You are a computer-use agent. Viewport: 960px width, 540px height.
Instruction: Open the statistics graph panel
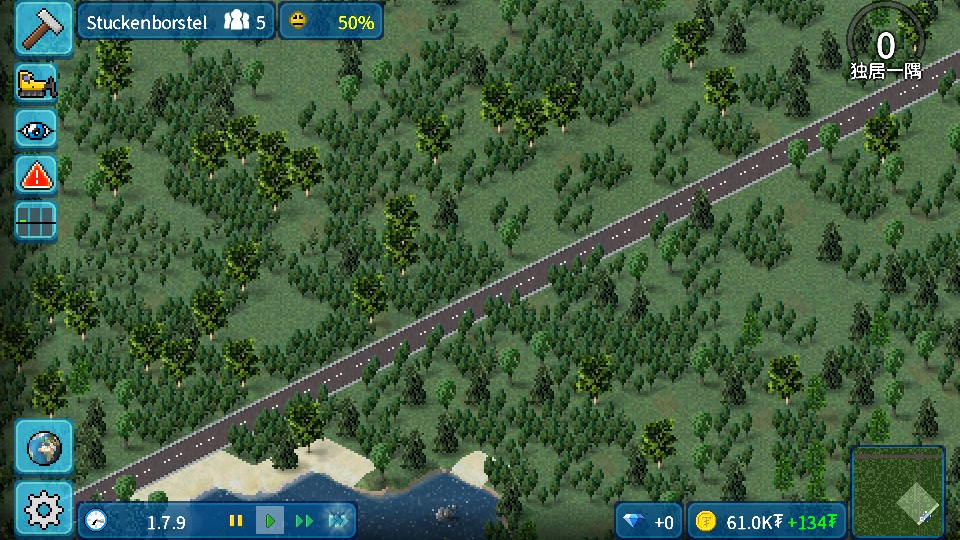pyautogui.click(x=36, y=221)
